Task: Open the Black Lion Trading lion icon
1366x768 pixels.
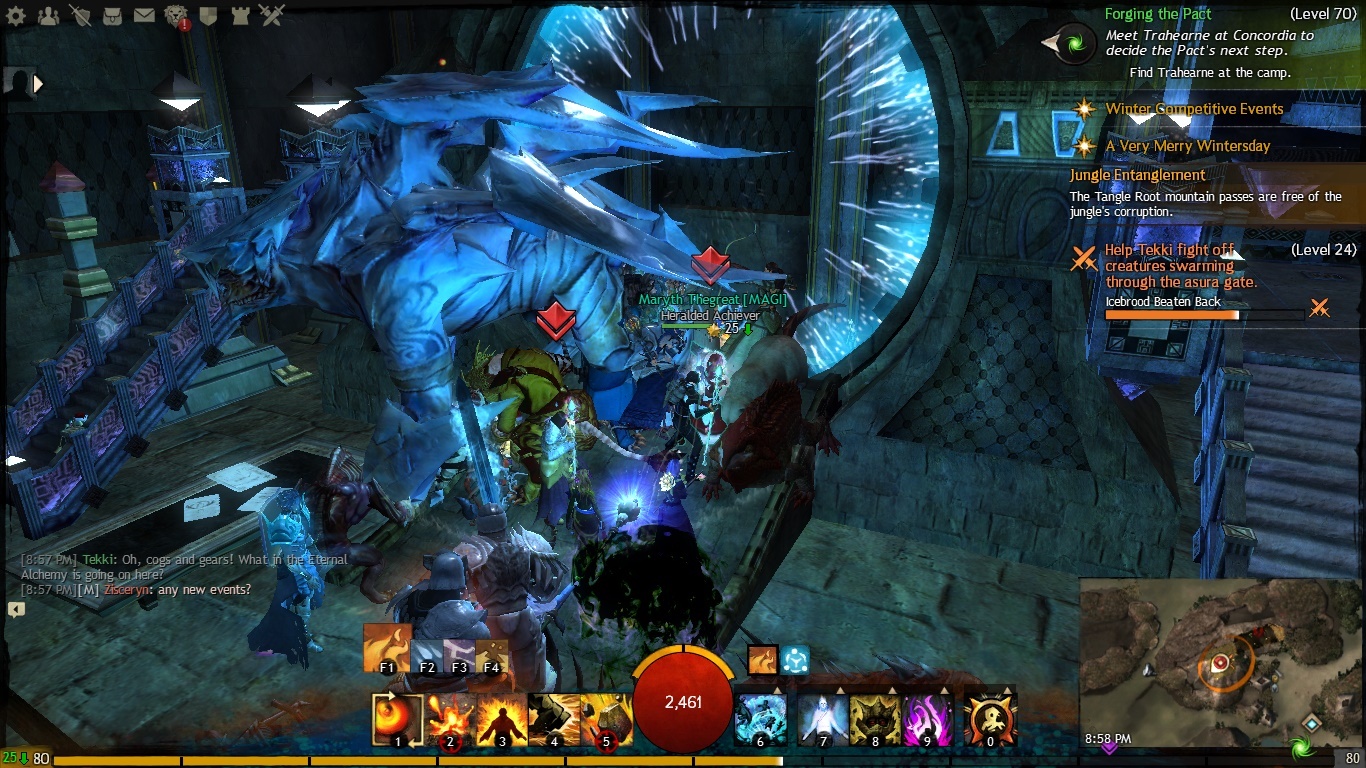Action: tap(176, 15)
